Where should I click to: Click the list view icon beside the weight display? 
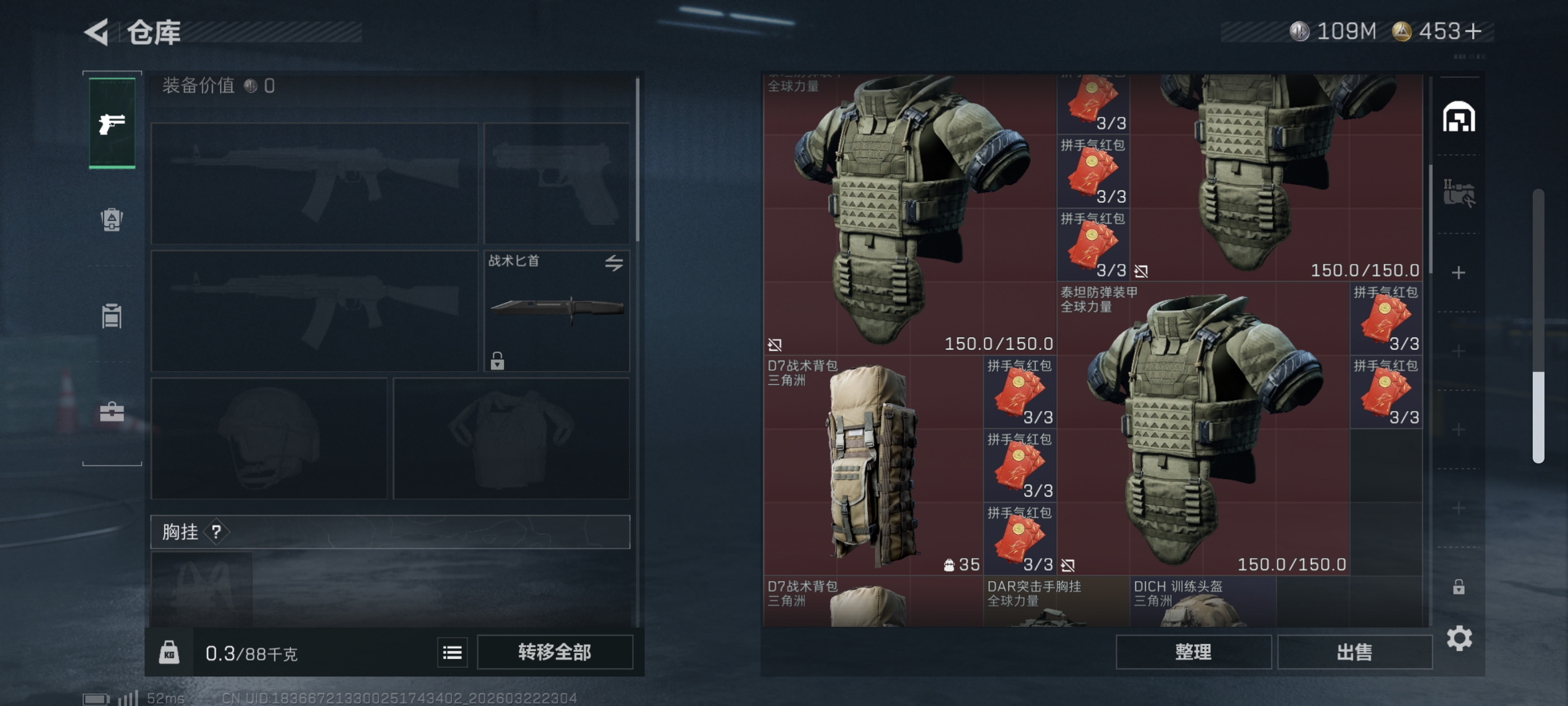452,652
